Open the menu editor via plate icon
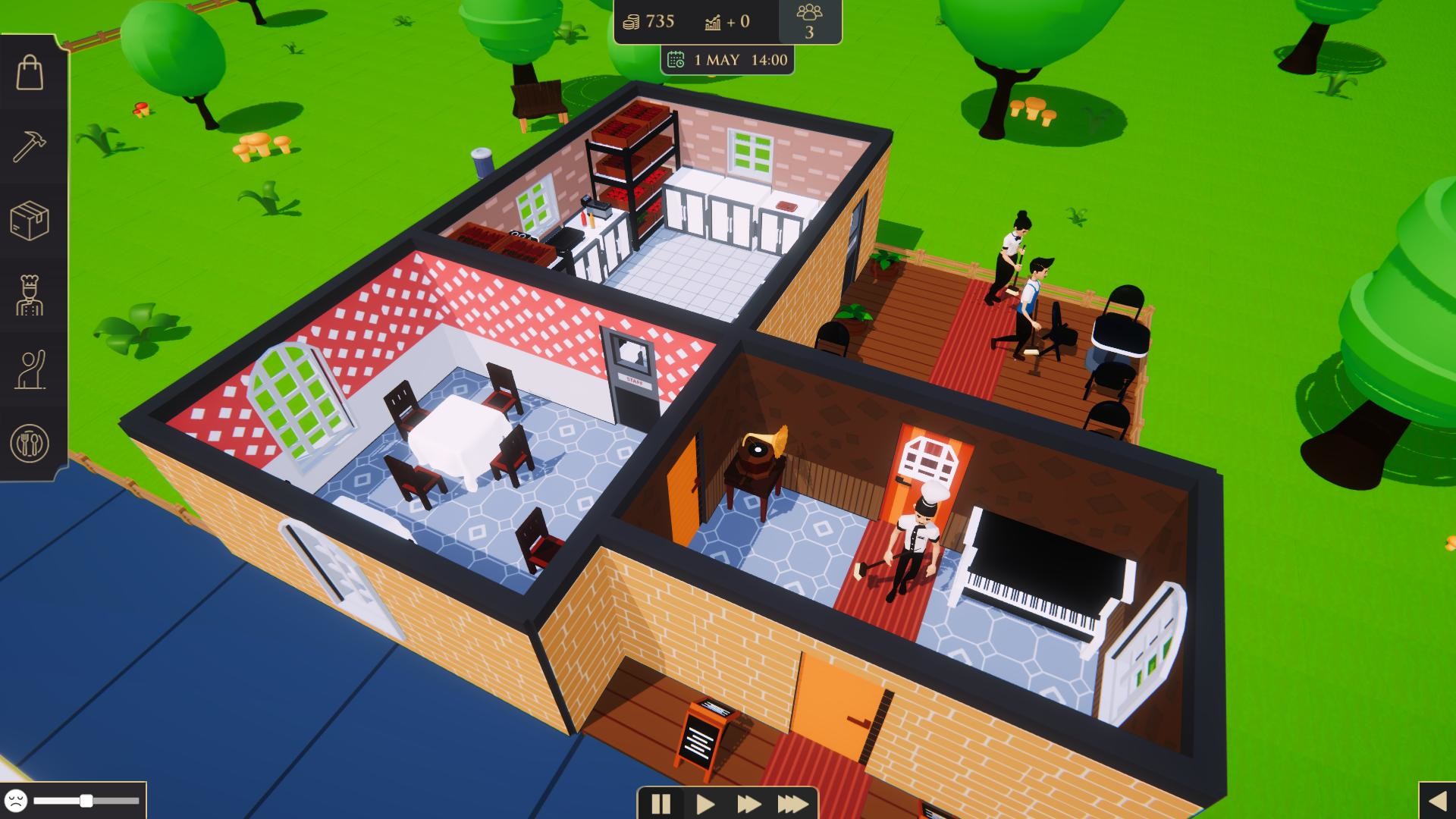Screen dimensions: 1456x819 click(x=29, y=444)
